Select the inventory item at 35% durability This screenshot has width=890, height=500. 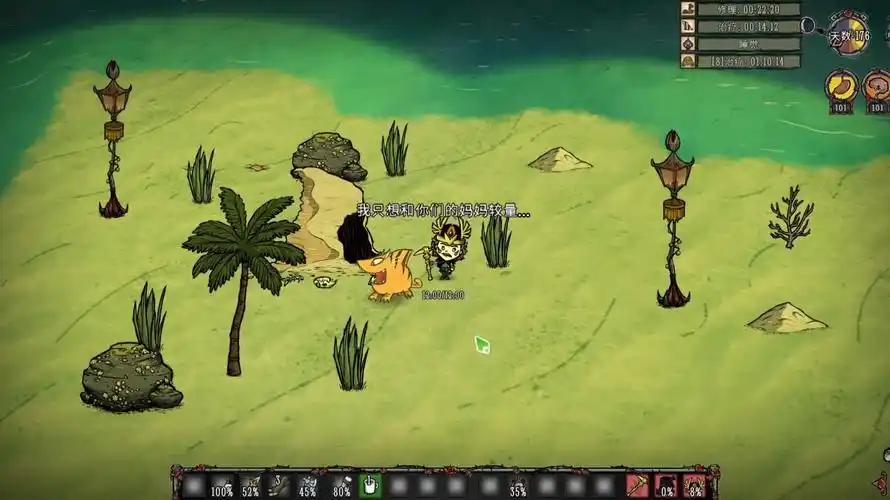[x=517, y=486]
